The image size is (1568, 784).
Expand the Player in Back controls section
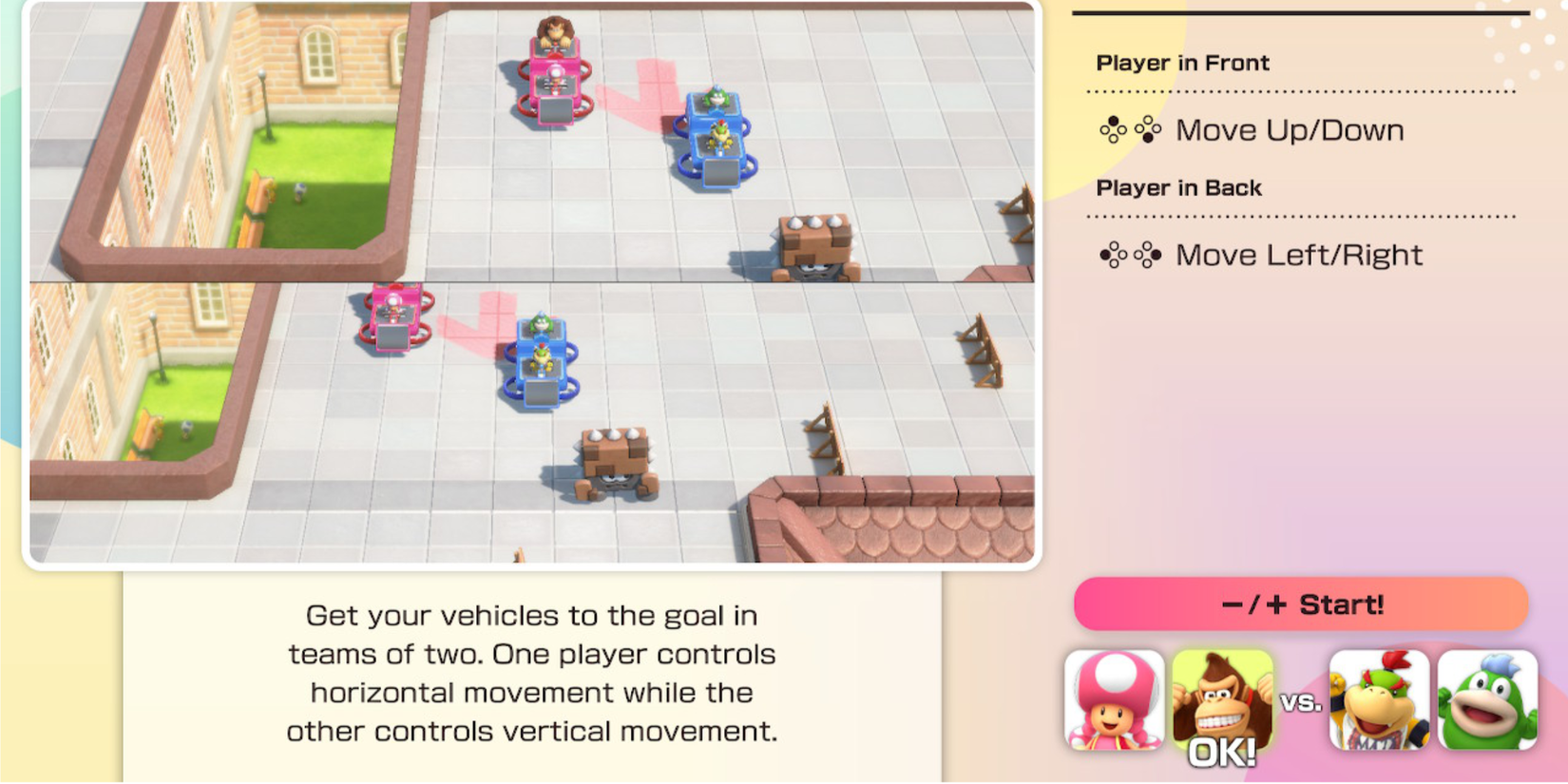pyautogui.click(x=1179, y=187)
